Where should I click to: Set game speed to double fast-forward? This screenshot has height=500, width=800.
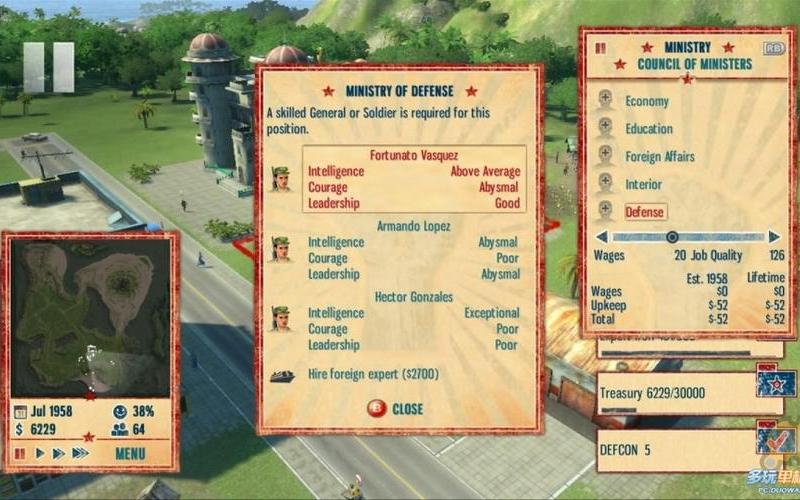pos(58,453)
